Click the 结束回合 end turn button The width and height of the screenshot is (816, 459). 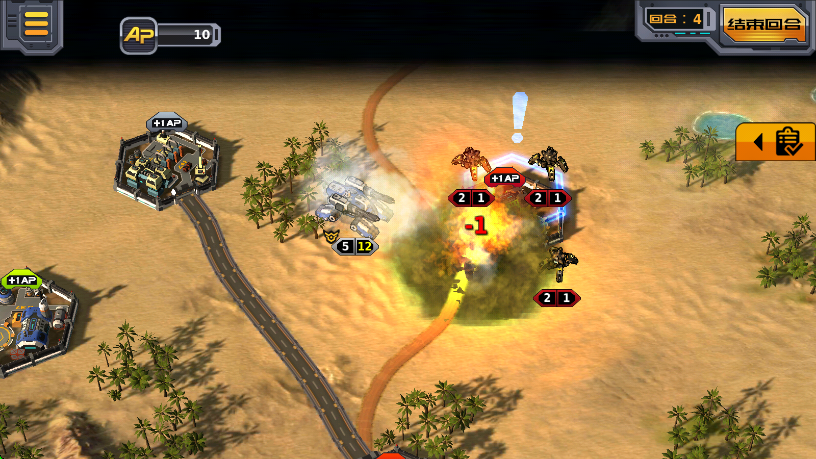[x=764, y=24]
